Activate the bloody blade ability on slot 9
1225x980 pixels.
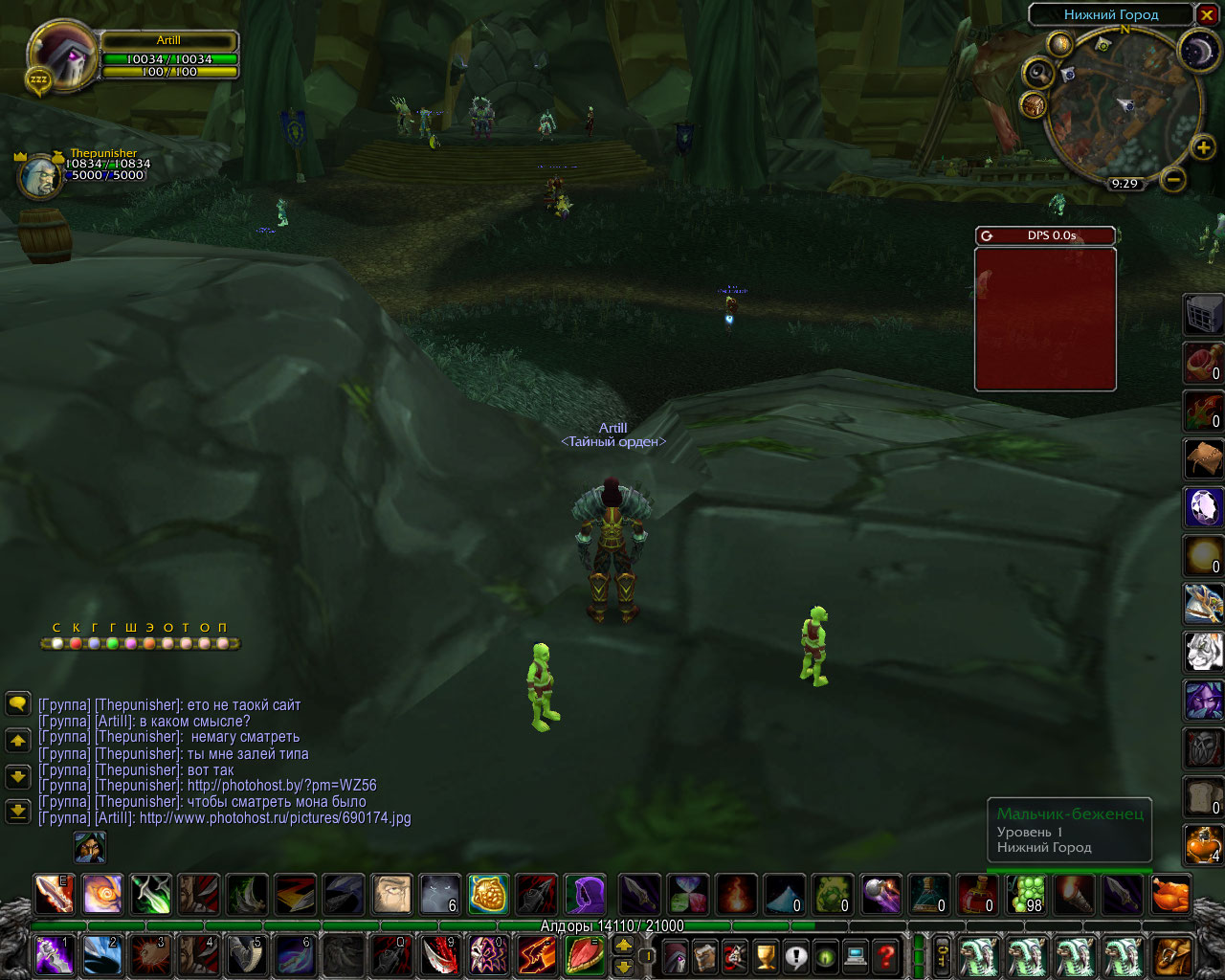[x=439, y=956]
